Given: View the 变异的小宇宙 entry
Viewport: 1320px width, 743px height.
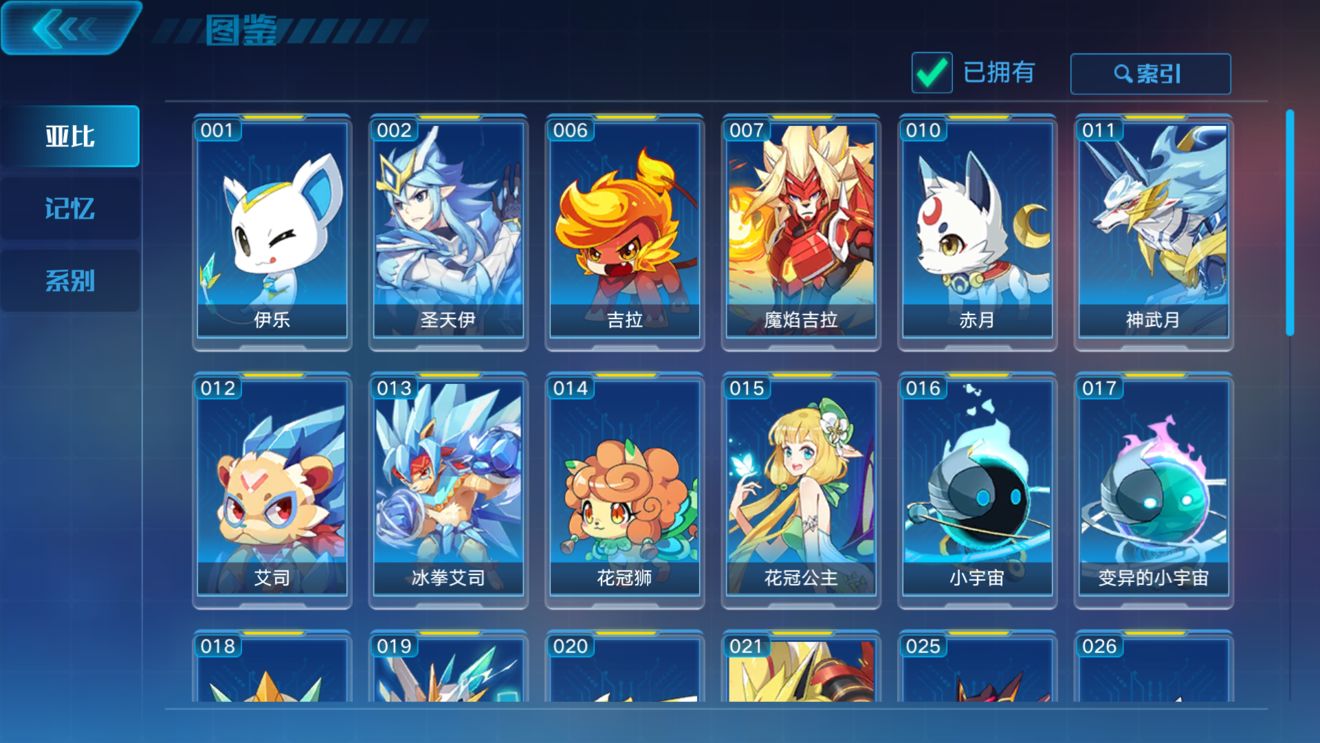Looking at the screenshot, I should pos(1154,490).
